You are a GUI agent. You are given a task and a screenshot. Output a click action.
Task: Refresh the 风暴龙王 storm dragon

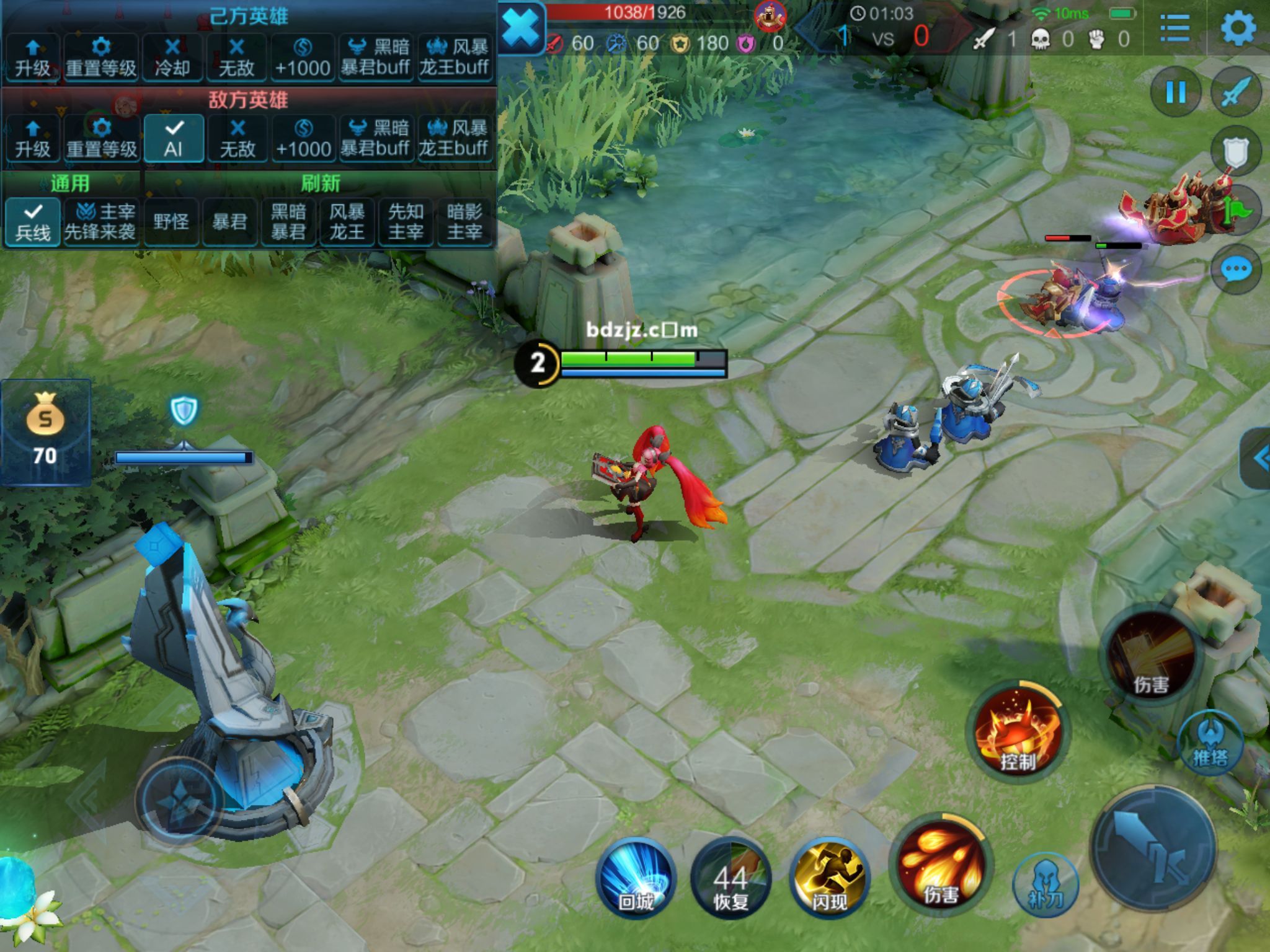(347, 222)
